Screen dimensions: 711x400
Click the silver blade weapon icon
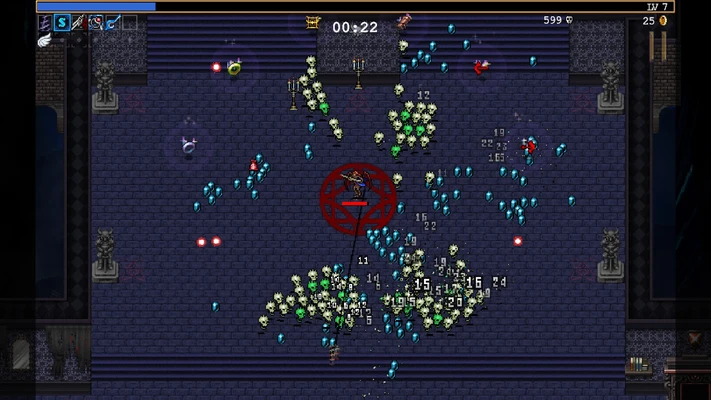click(79, 22)
